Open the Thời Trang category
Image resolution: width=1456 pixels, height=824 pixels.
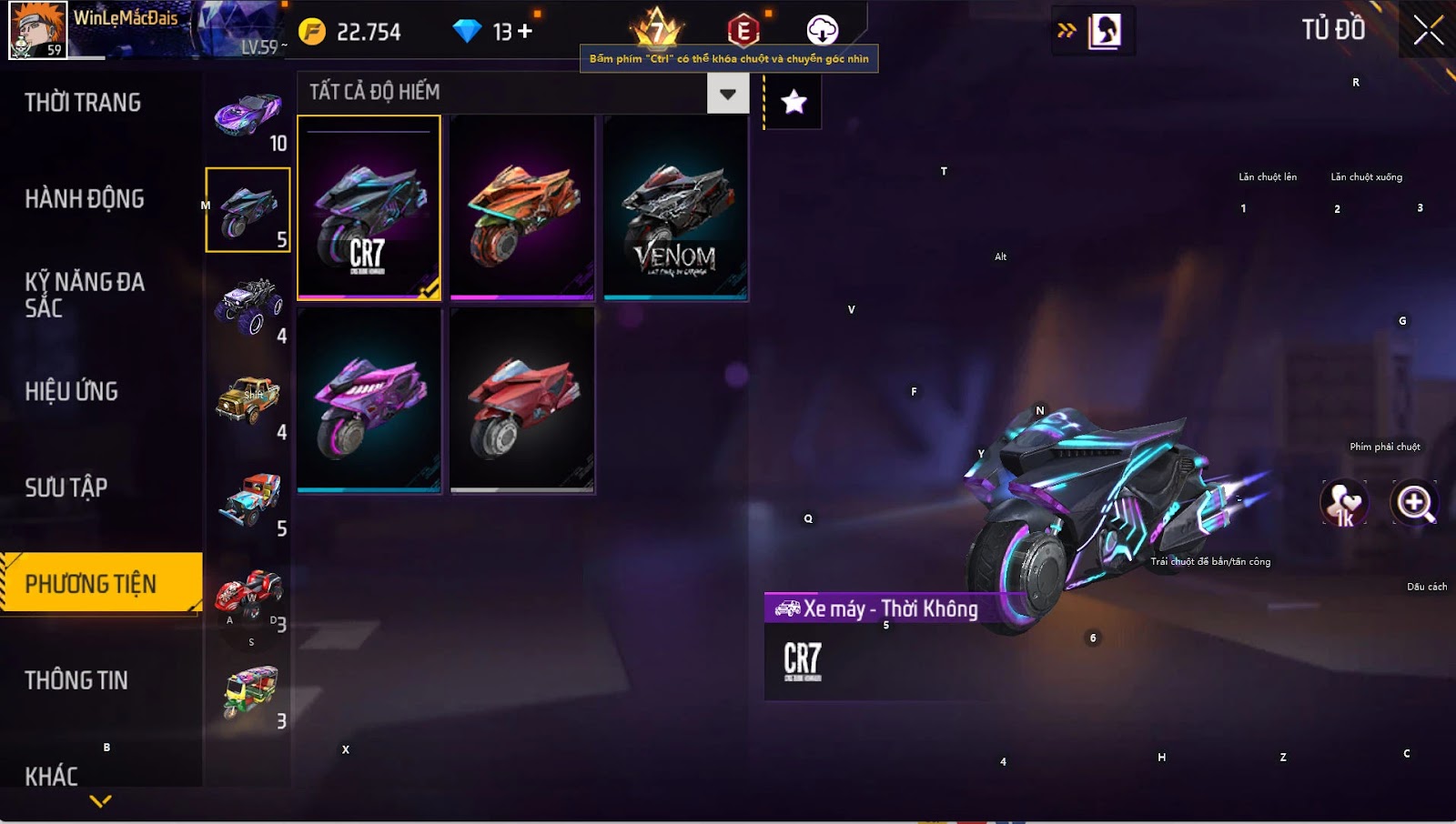click(x=83, y=103)
